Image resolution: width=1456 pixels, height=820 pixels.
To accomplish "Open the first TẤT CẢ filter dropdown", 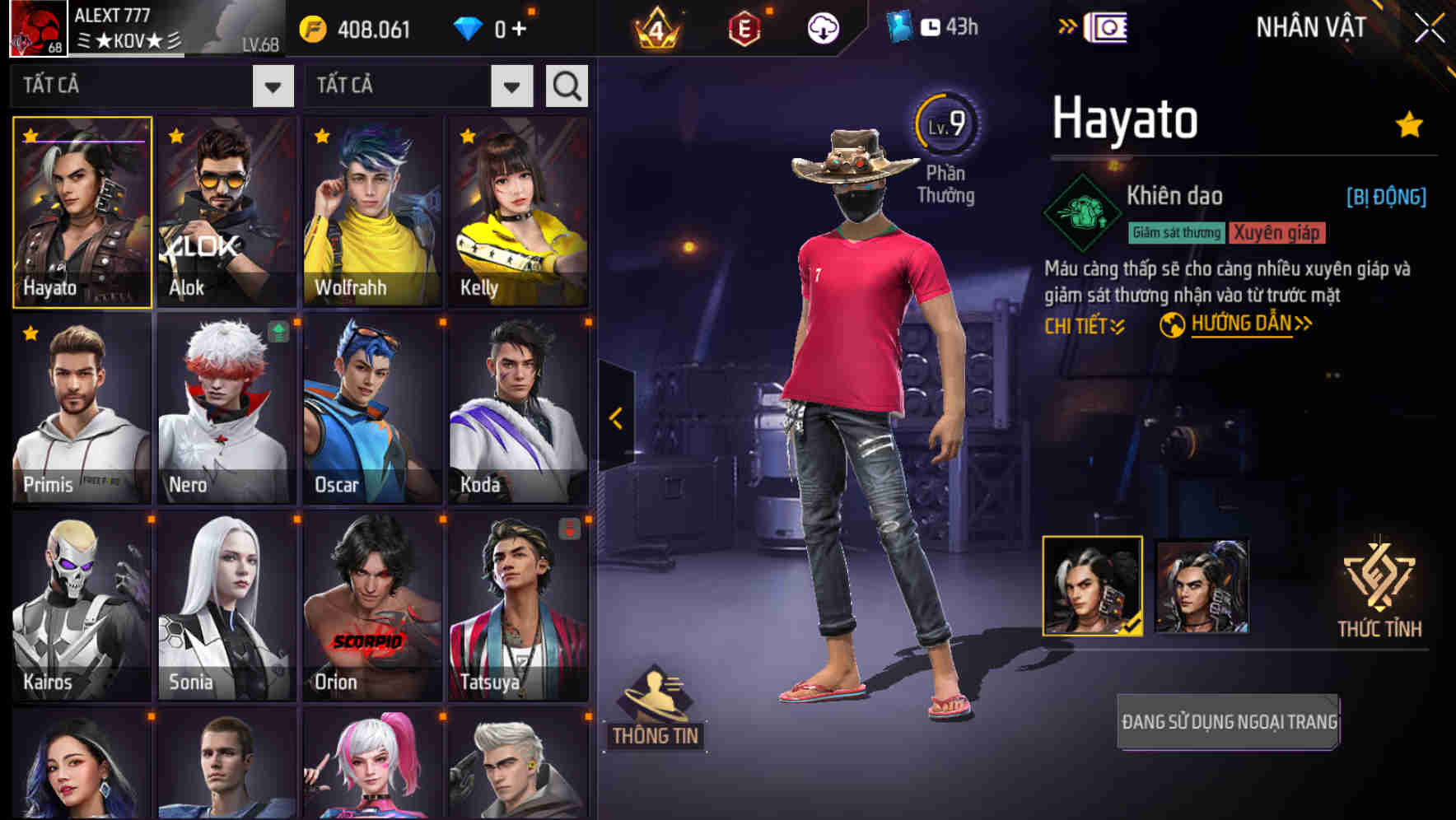I will pyautogui.click(x=273, y=85).
